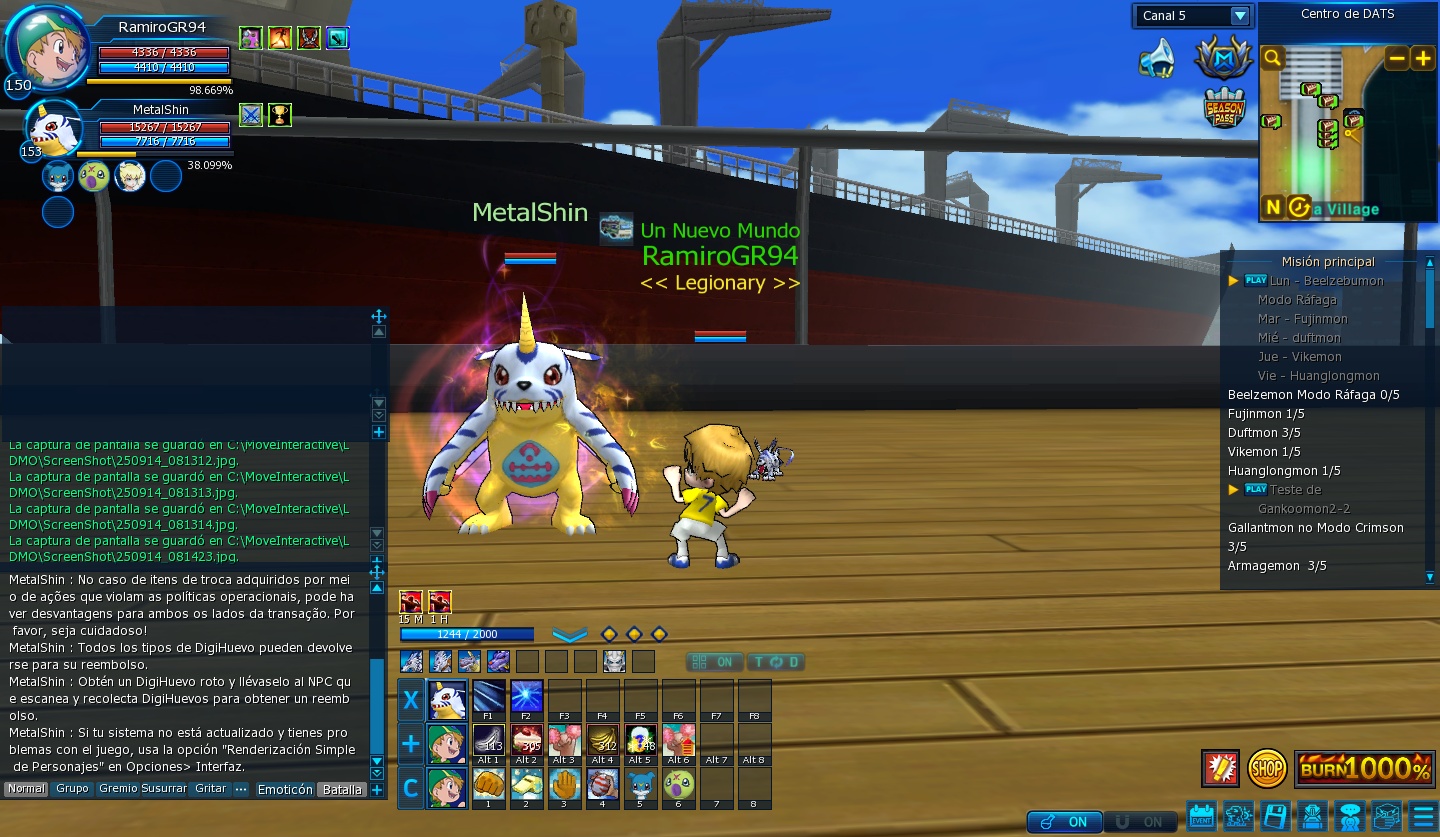Click the red exclamation mark alert icon

[1220, 768]
